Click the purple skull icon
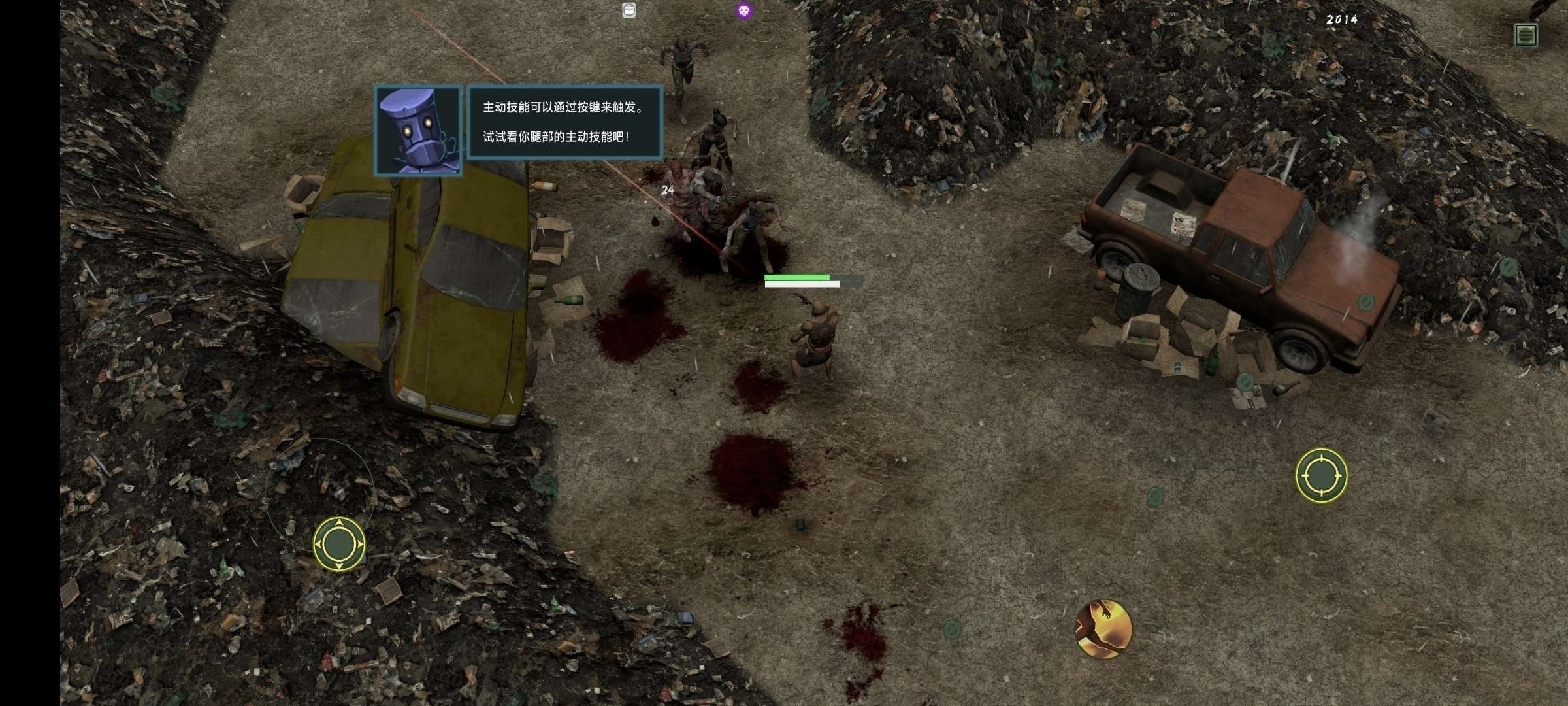This screenshot has width=1568, height=706. [x=743, y=10]
